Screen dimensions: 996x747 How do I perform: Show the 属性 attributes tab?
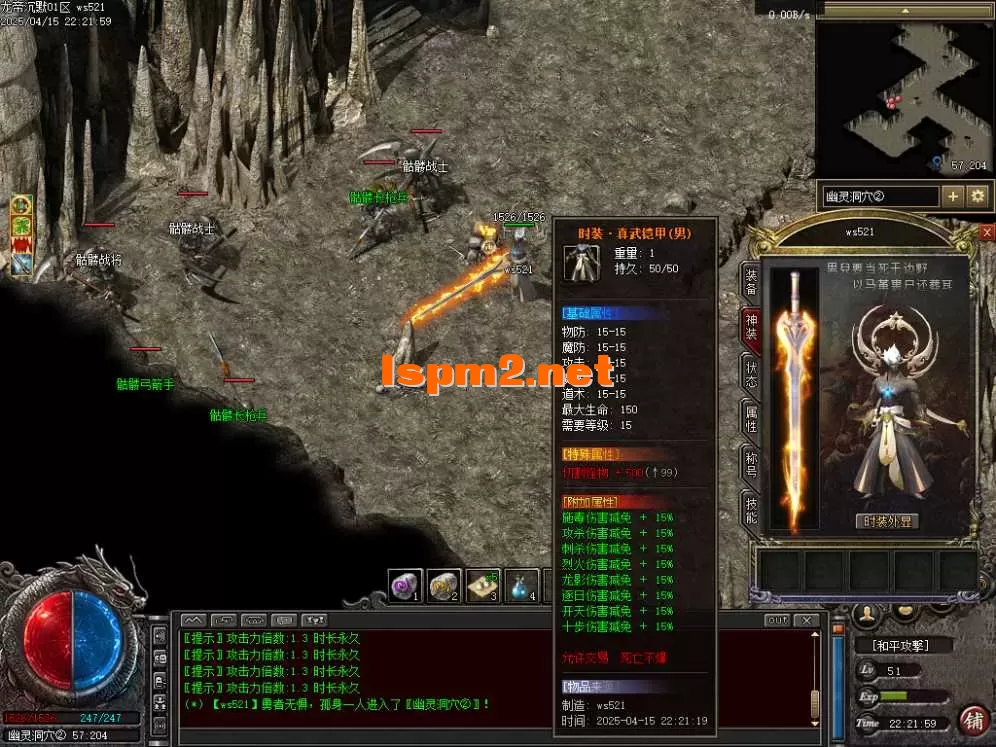[750, 417]
